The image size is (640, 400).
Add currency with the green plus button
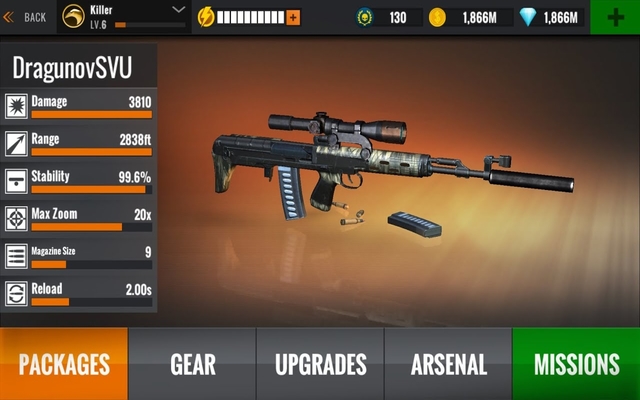pos(614,17)
